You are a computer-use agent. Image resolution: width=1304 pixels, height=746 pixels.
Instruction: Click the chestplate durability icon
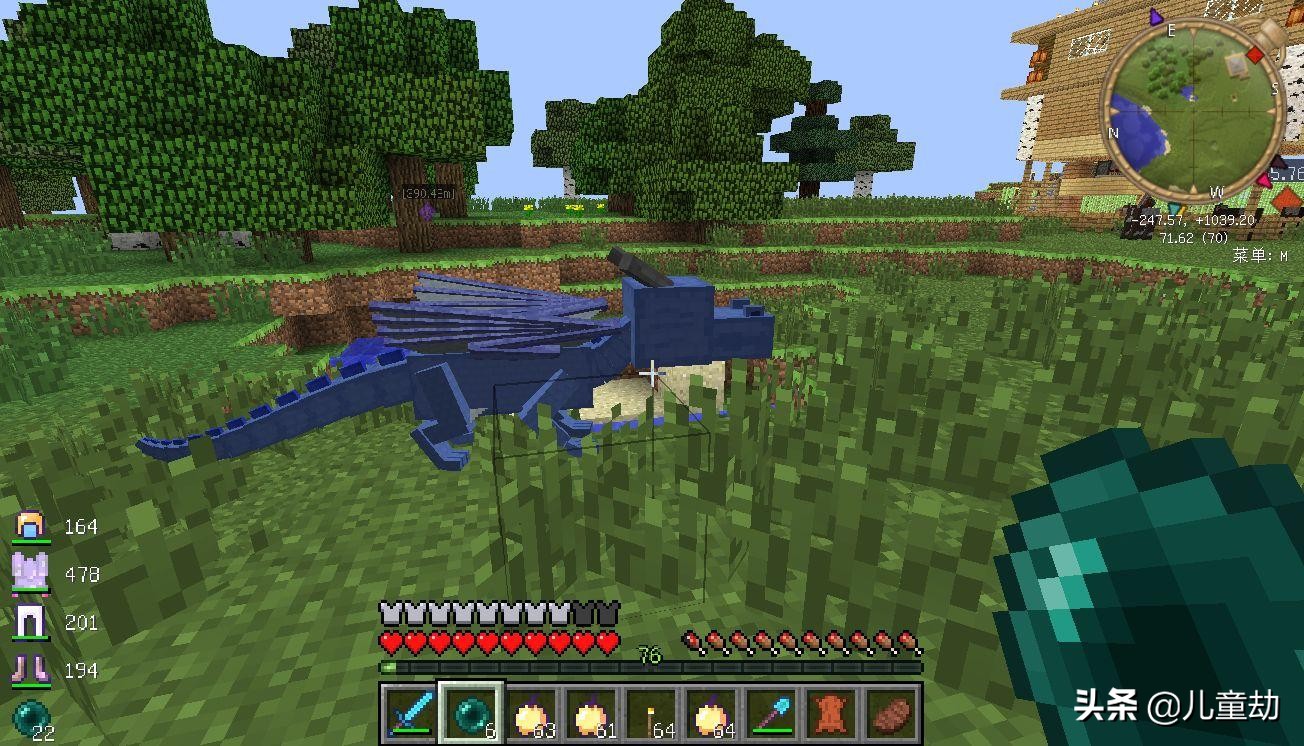click(30, 573)
